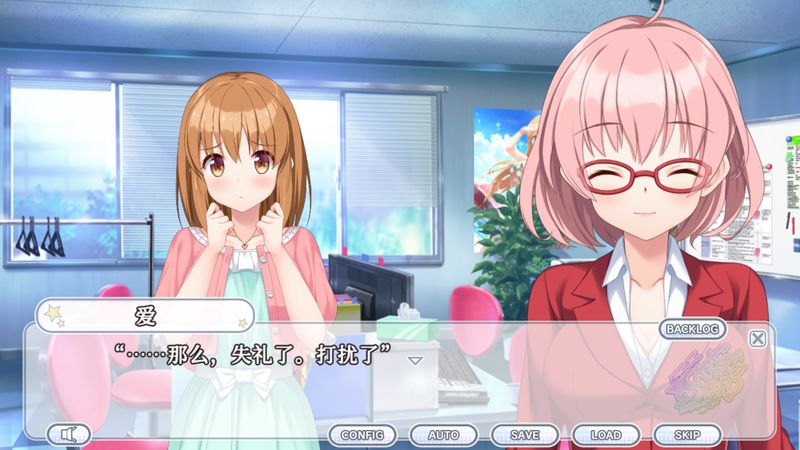The height and width of the screenshot is (450, 800).
Task: Close the dialogue box with the X
Action: [x=758, y=338]
